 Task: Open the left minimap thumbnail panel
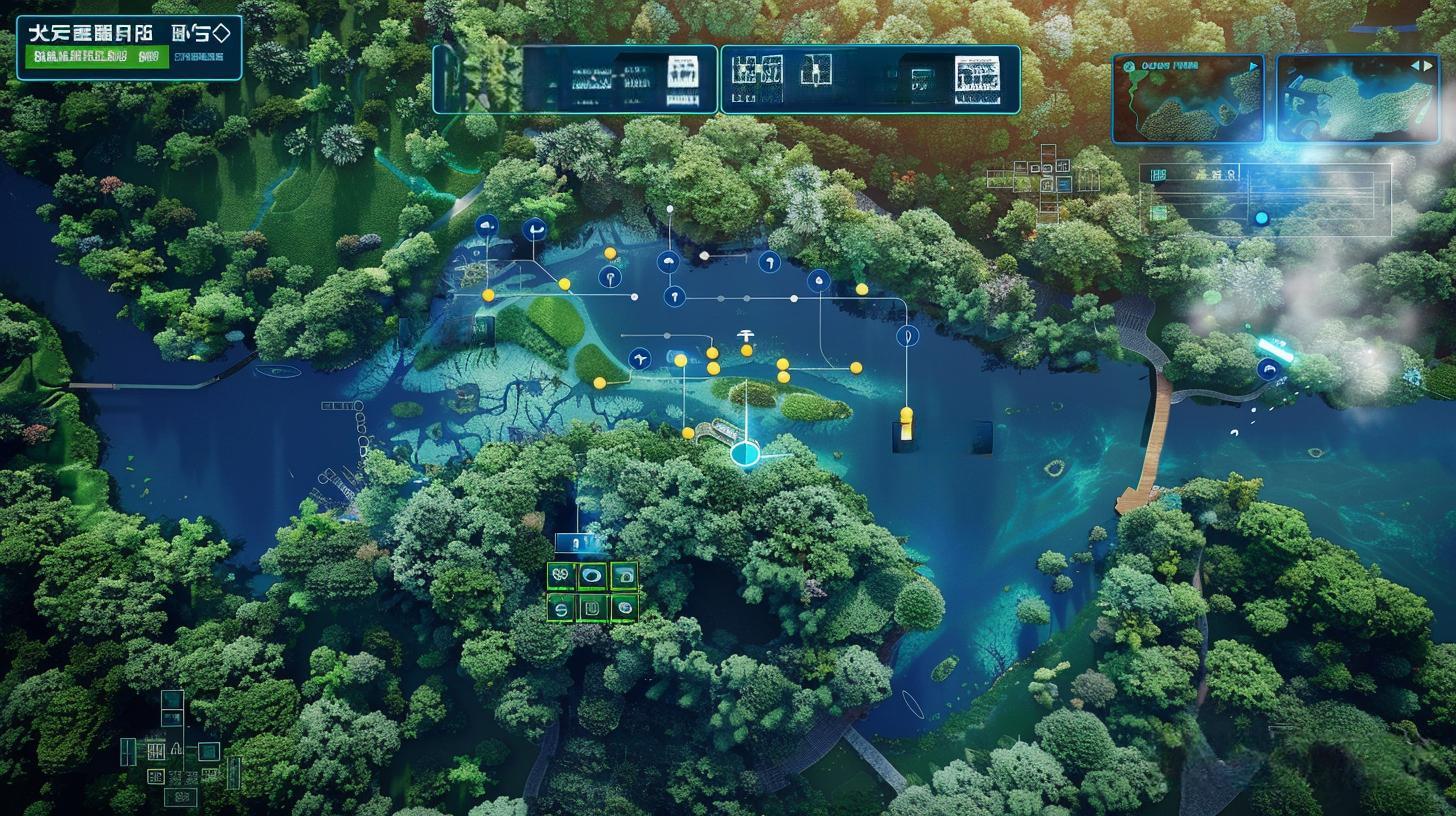pyautogui.click(x=1188, y=99)
